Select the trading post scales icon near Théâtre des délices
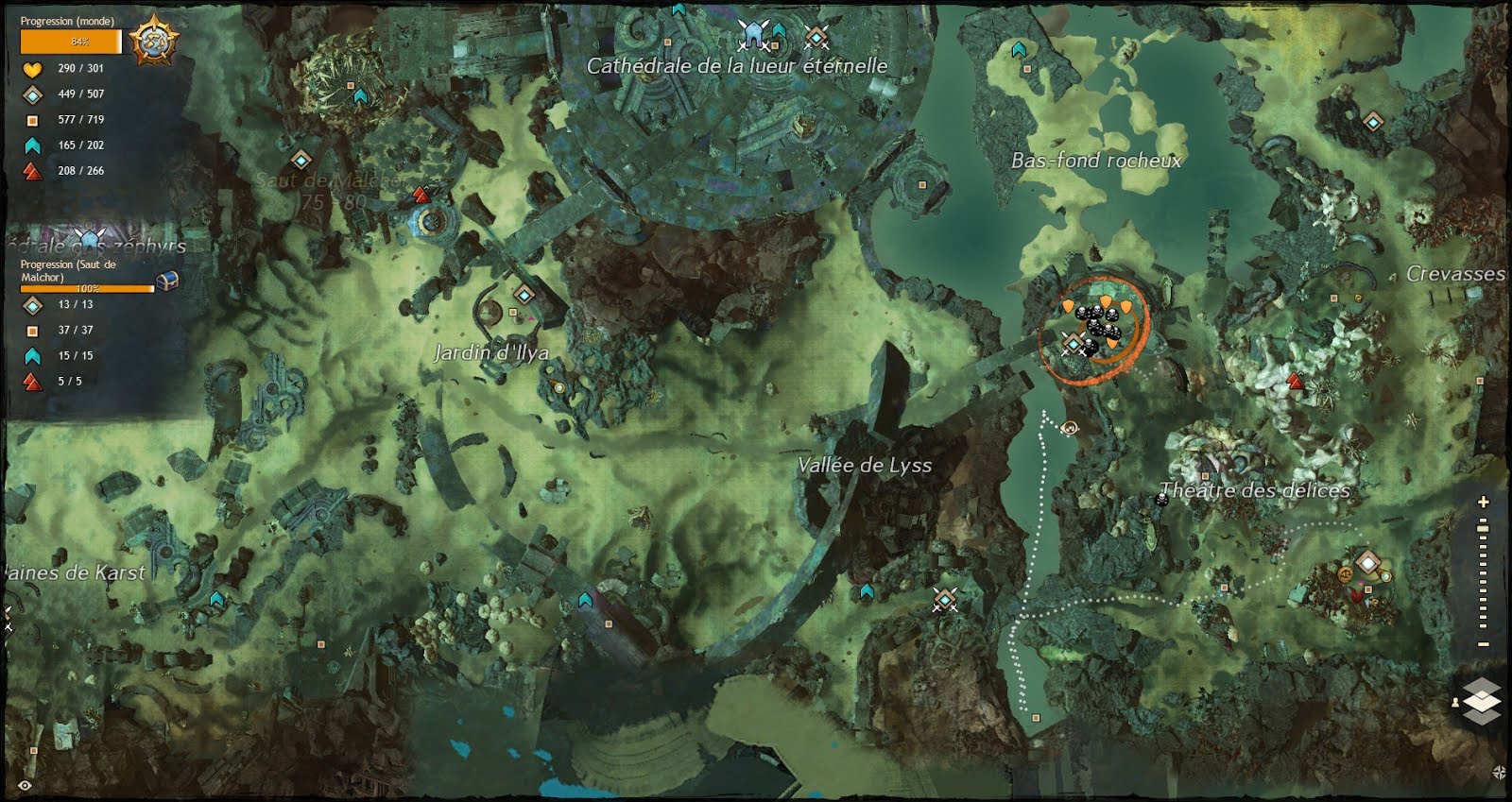 click(x=1347, y=574)
